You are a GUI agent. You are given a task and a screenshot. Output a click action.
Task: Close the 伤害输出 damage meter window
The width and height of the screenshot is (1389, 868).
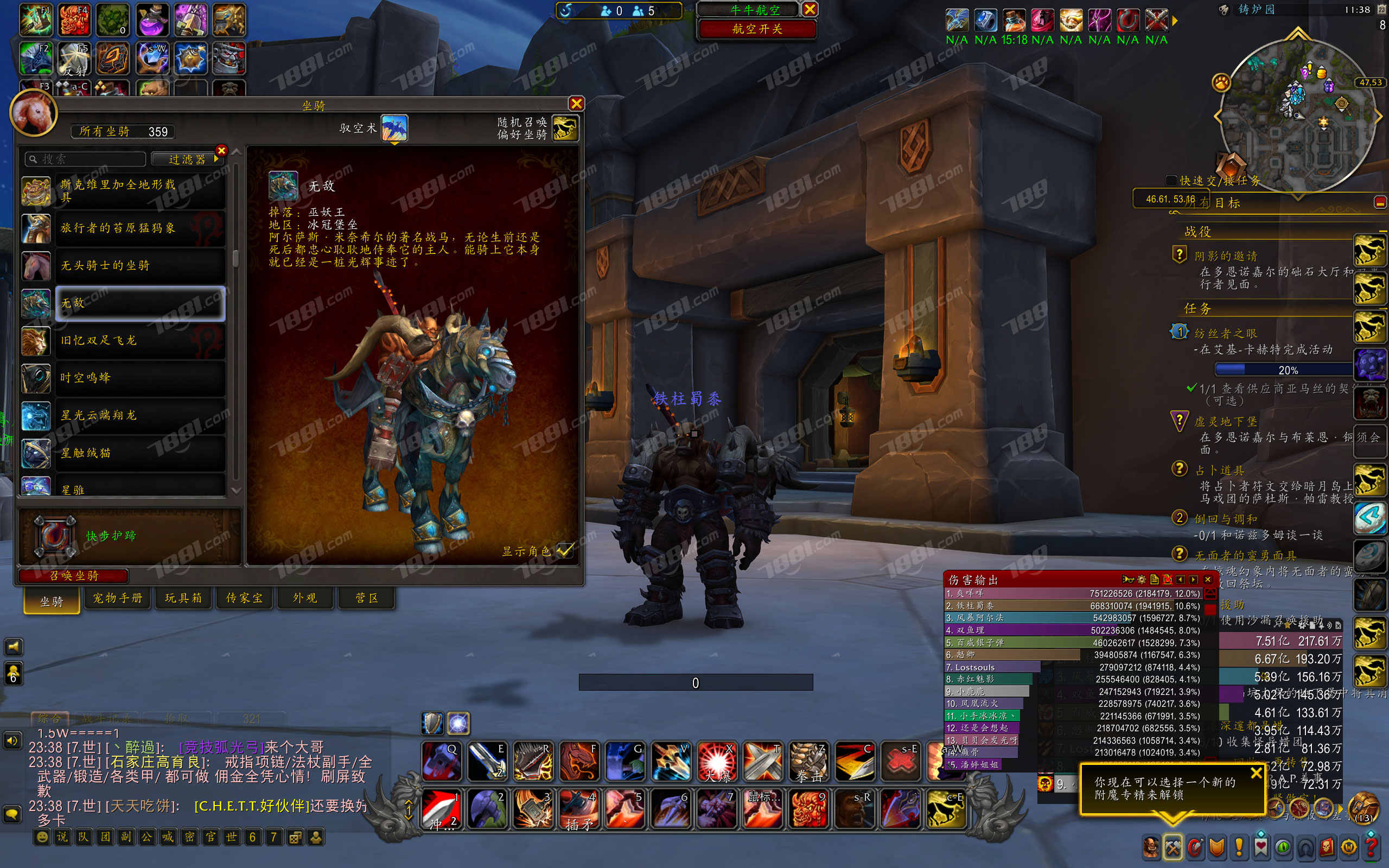(x=1208, y=579)
